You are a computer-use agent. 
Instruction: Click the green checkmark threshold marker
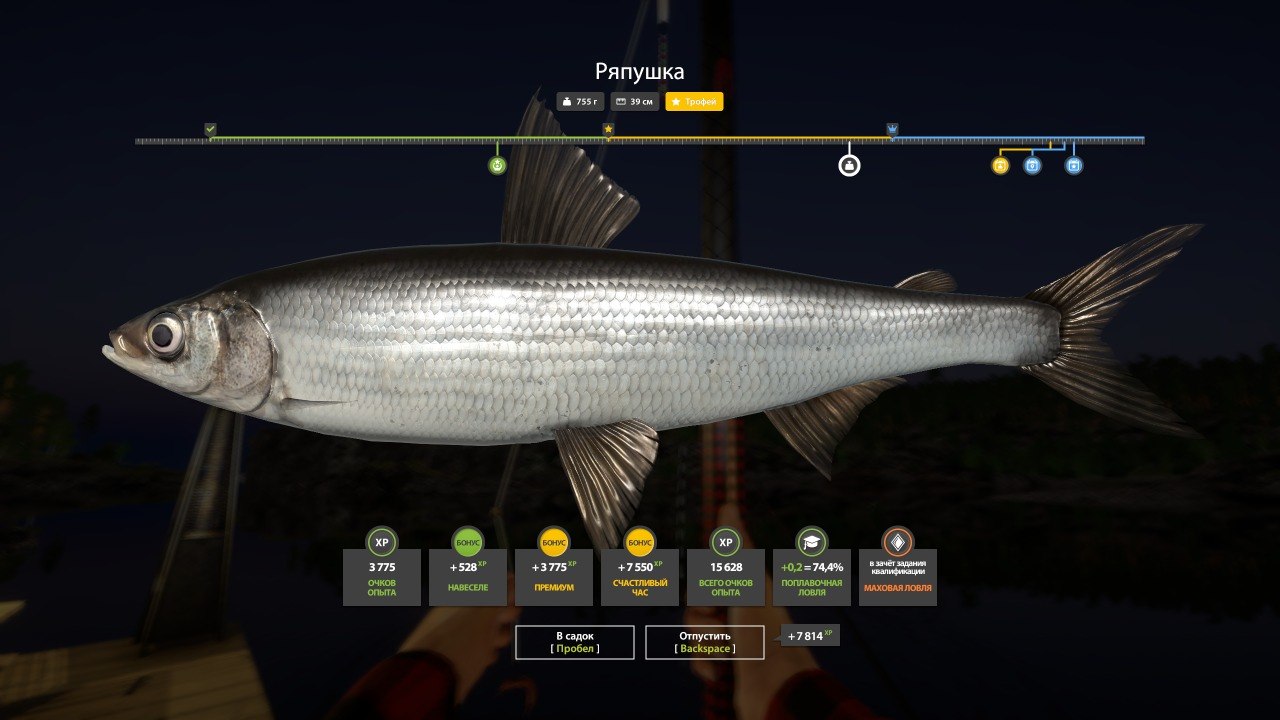(210, 129)
